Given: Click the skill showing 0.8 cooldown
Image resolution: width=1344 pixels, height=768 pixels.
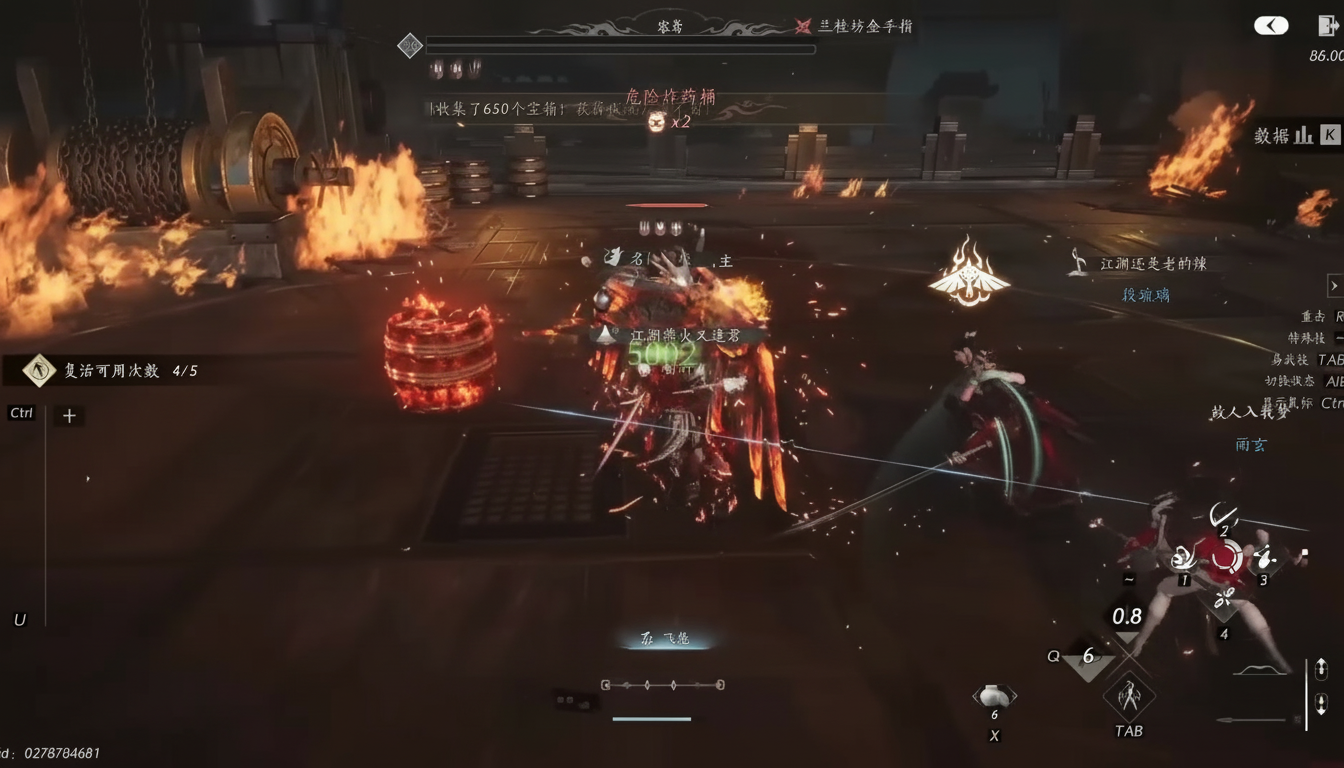Looking at the screenshot, I should point(1127,620).
